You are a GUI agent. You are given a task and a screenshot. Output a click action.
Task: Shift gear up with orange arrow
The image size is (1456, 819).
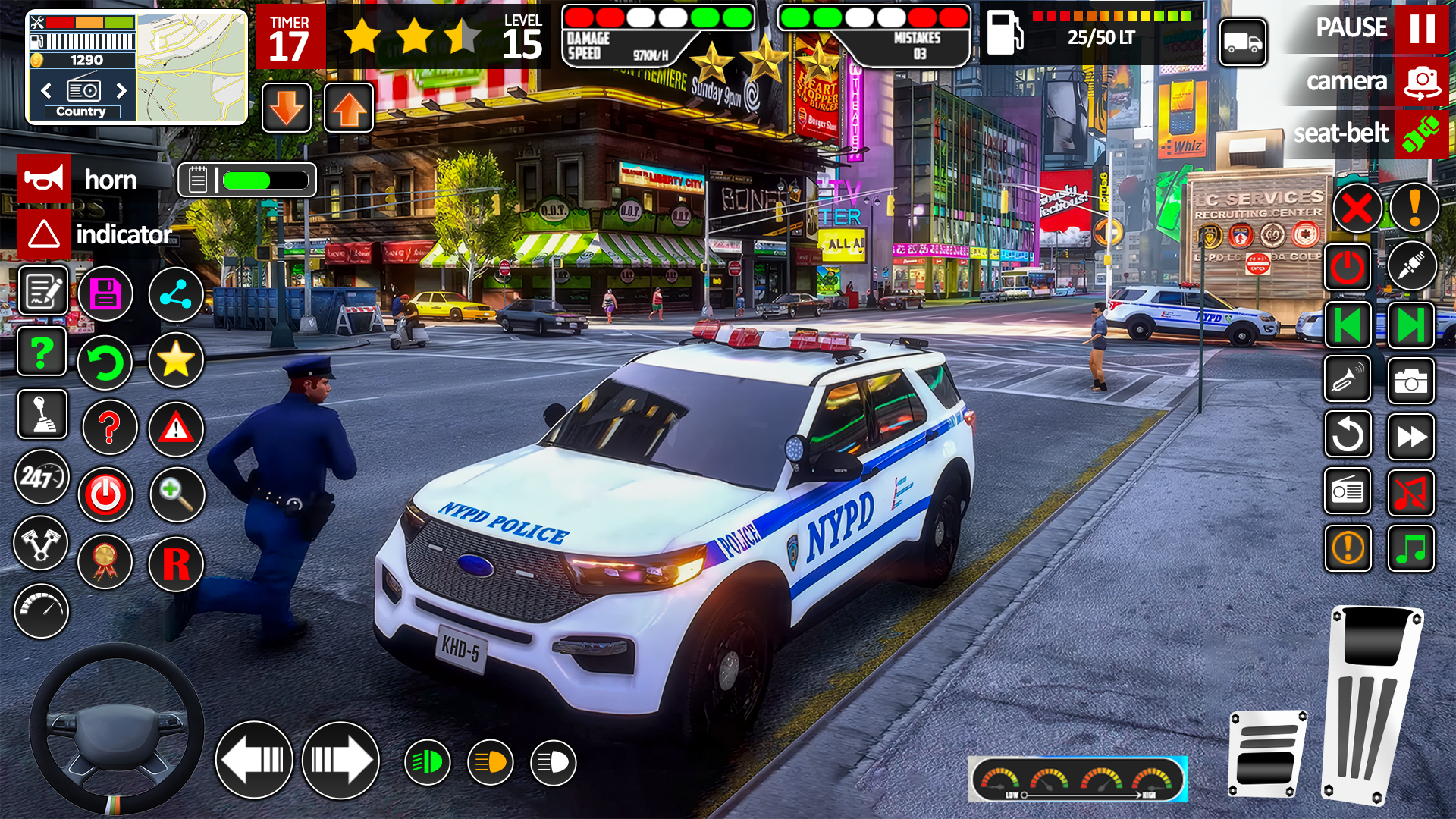(349, 108)
